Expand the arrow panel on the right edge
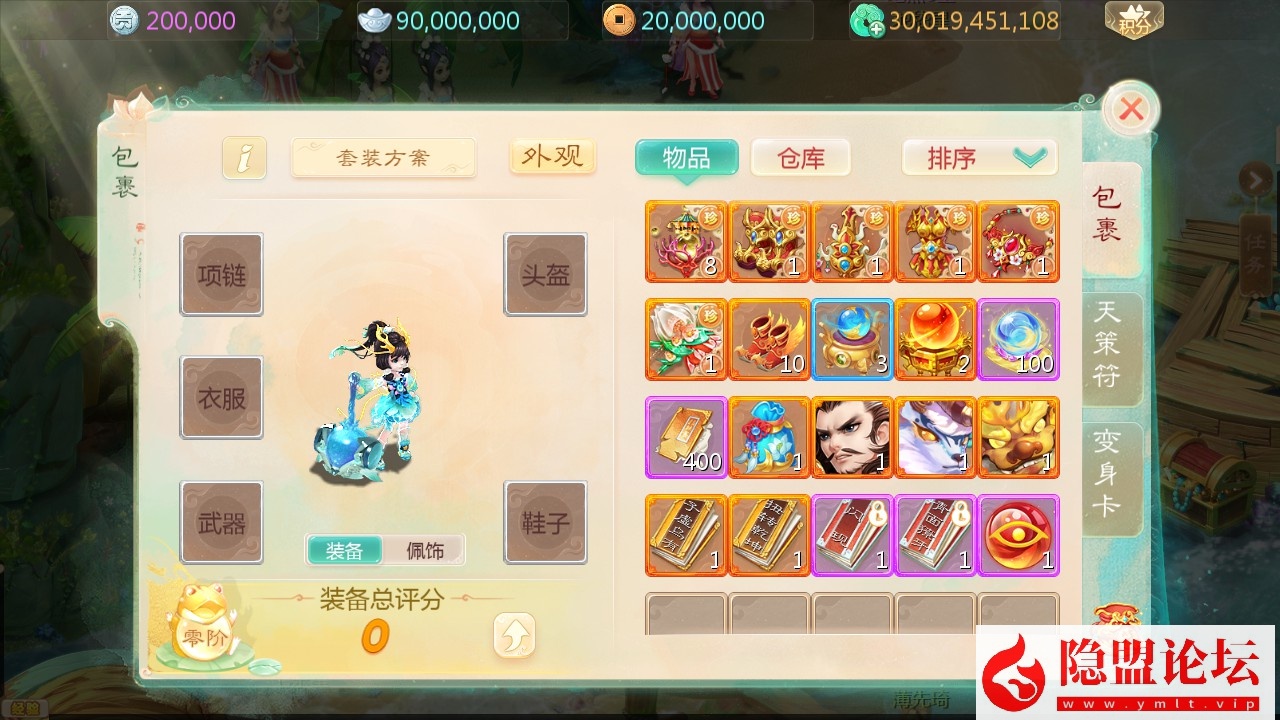 tap(1257, 178)
